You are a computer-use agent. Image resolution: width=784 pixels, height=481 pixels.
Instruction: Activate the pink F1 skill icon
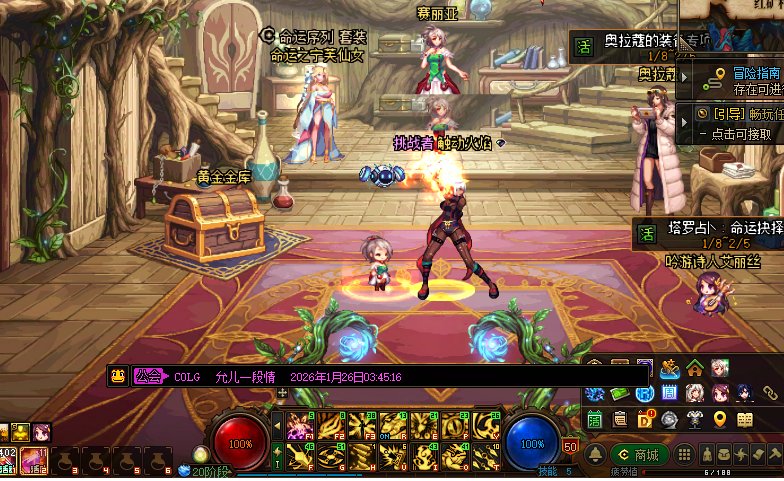(299, 427)
